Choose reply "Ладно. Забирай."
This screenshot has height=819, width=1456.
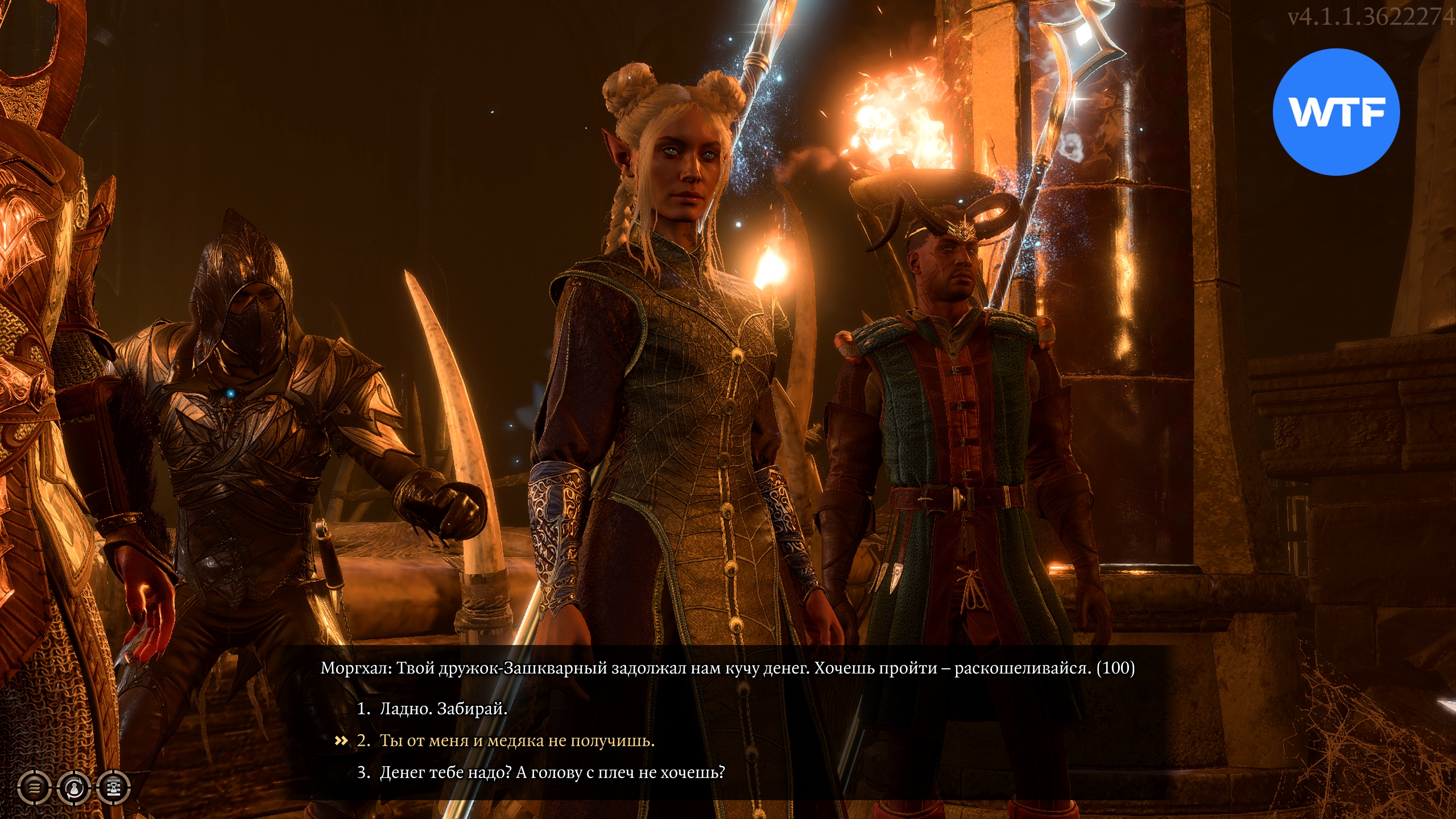tap(443, 709)
